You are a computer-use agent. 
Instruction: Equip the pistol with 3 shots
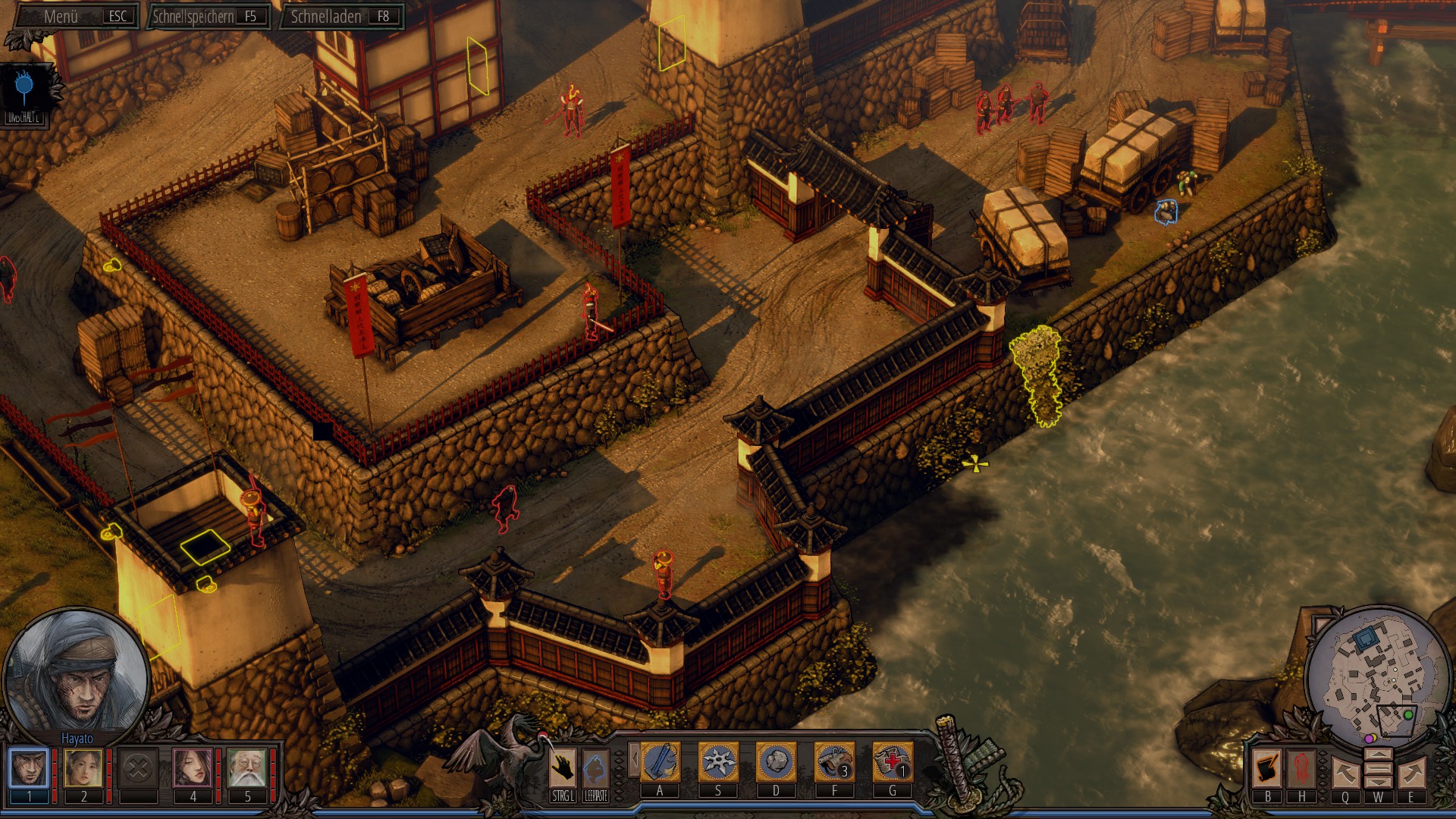(834, 762)
